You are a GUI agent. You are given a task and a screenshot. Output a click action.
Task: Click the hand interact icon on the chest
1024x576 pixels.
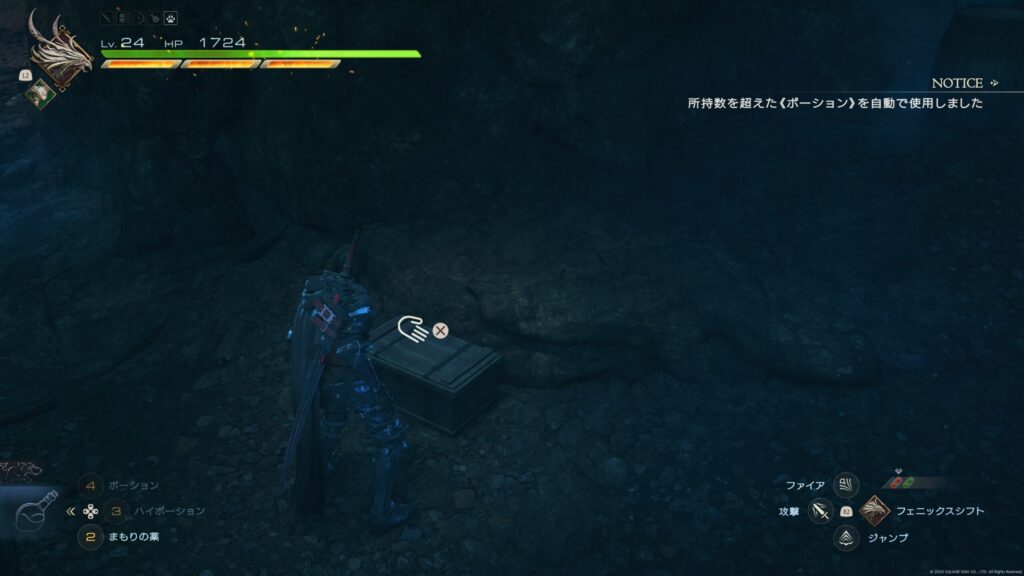[x=412, y=329]
